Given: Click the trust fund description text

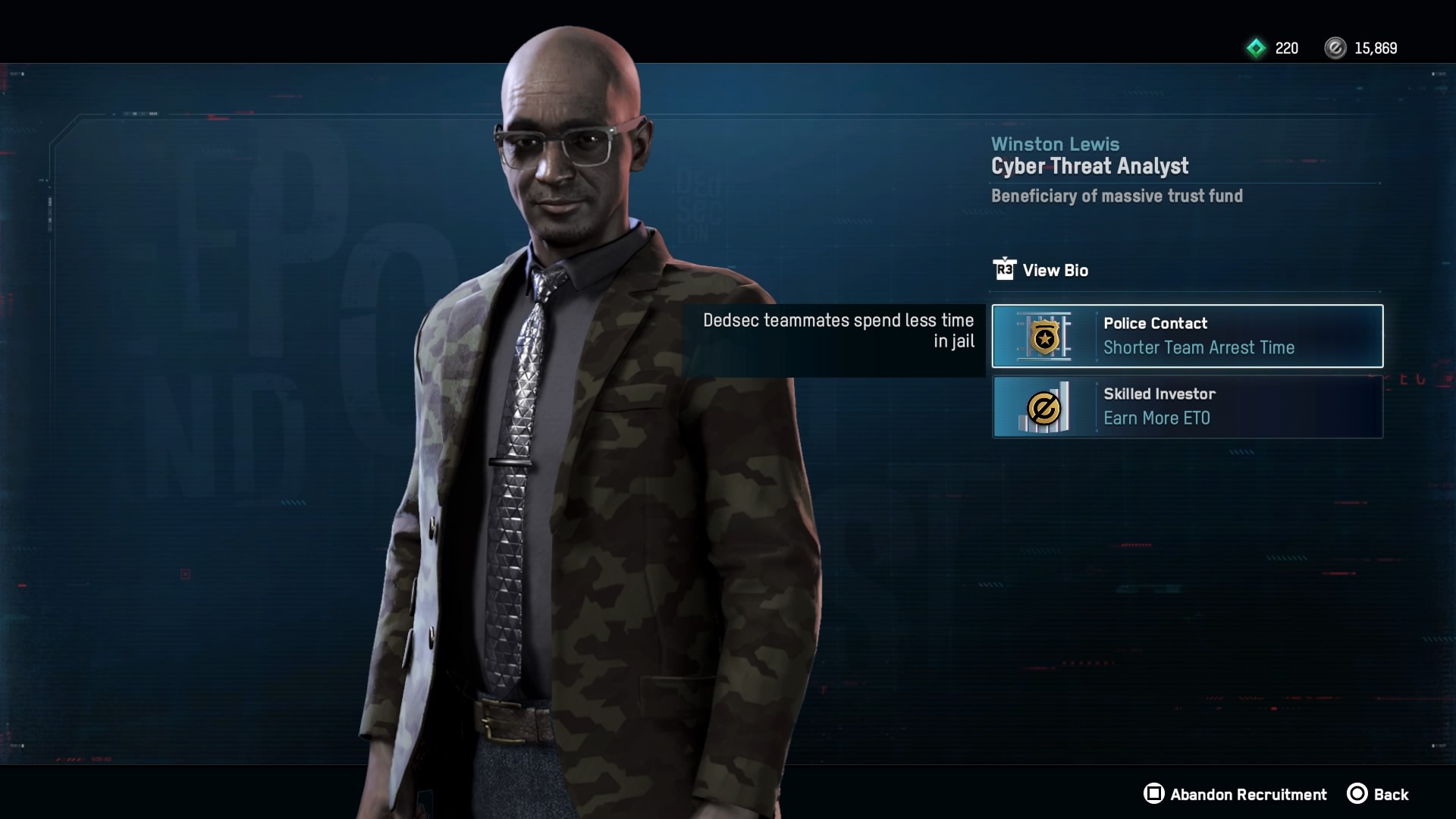Looking at the screenshot, I should click(1118, 196).
